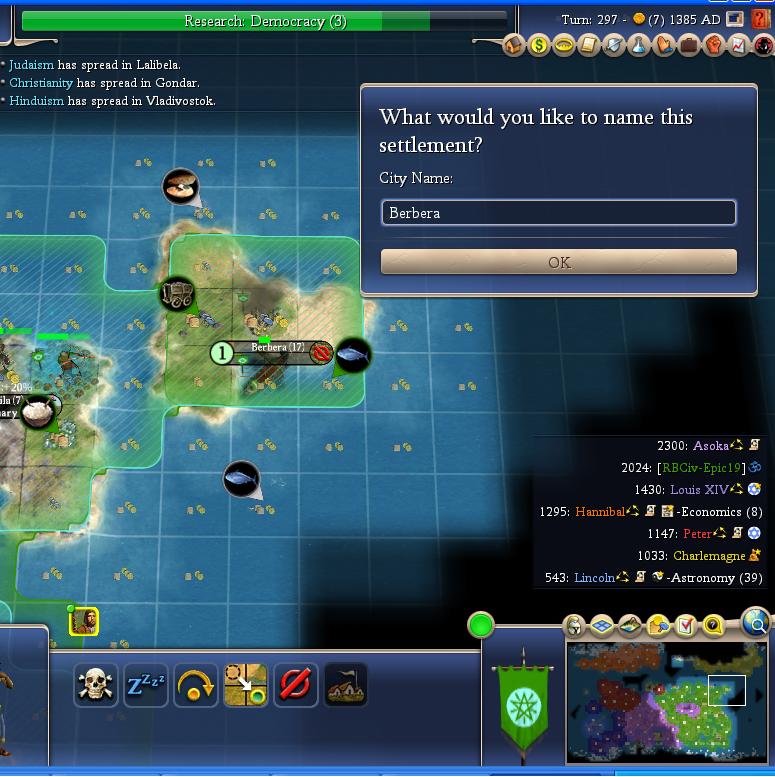Click the City Name text field
Screen dimensions: 775x777
tap(559, 213)
